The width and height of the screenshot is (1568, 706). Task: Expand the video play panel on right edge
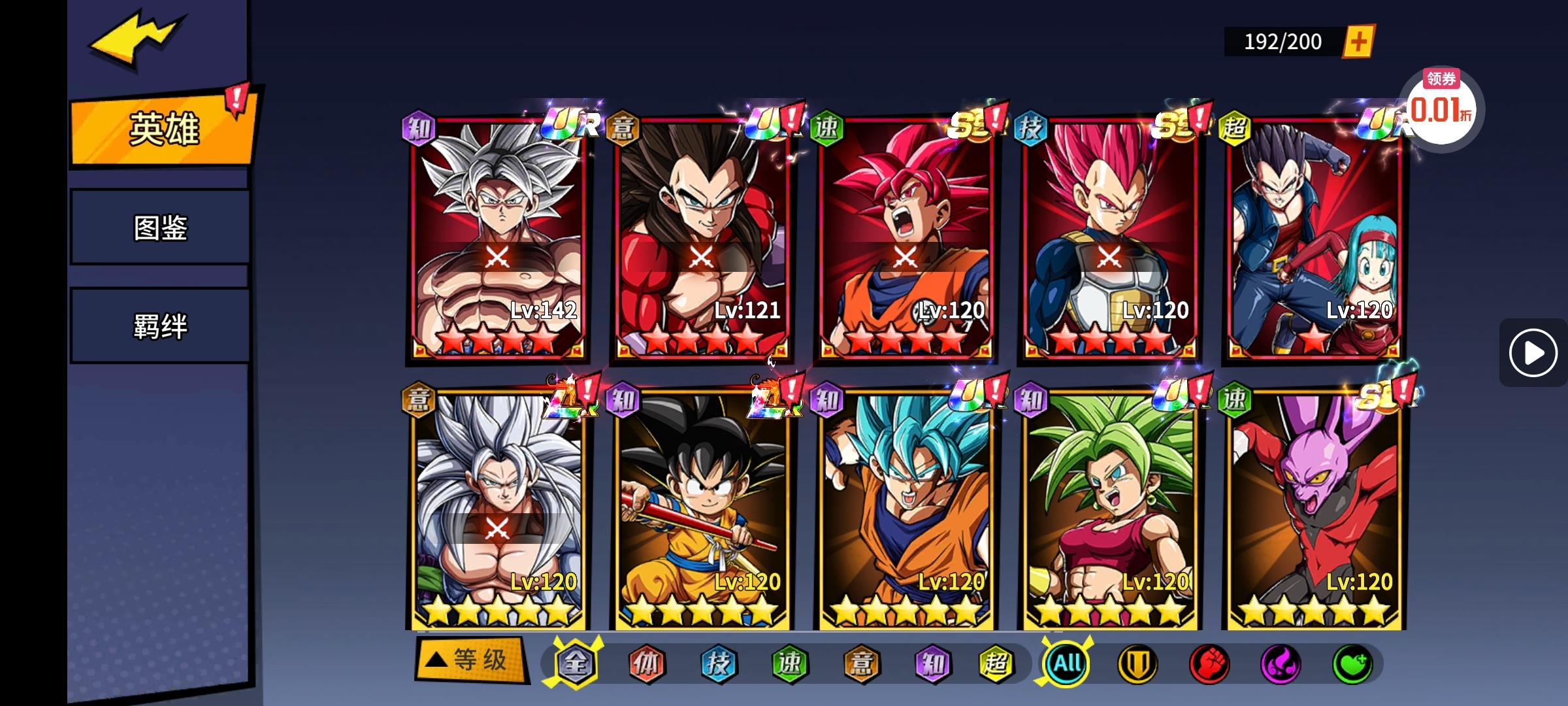[1532, 353]
